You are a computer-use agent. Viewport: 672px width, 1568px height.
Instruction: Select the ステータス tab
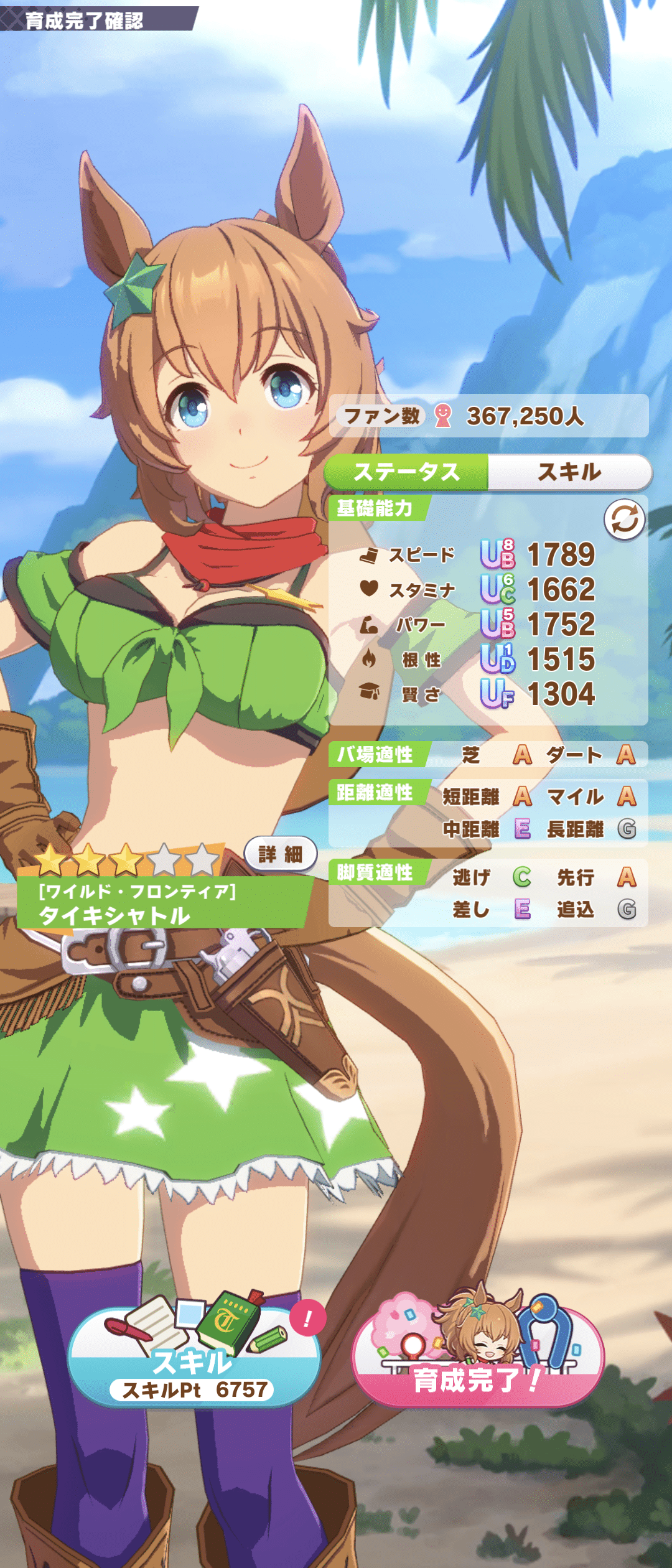[x=407, y=472]
